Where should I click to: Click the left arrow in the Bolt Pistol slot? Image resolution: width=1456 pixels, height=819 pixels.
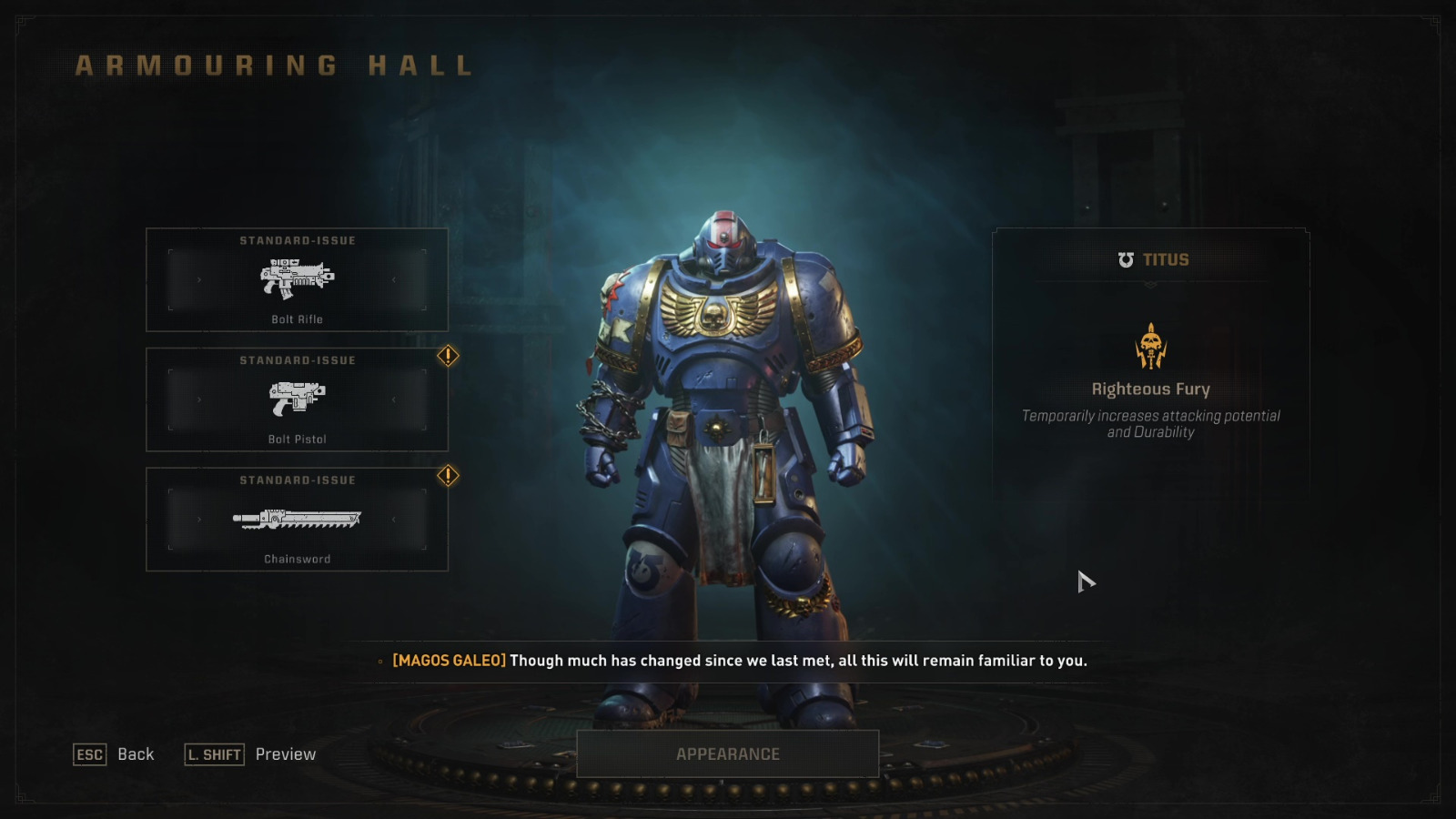(198, 400)
